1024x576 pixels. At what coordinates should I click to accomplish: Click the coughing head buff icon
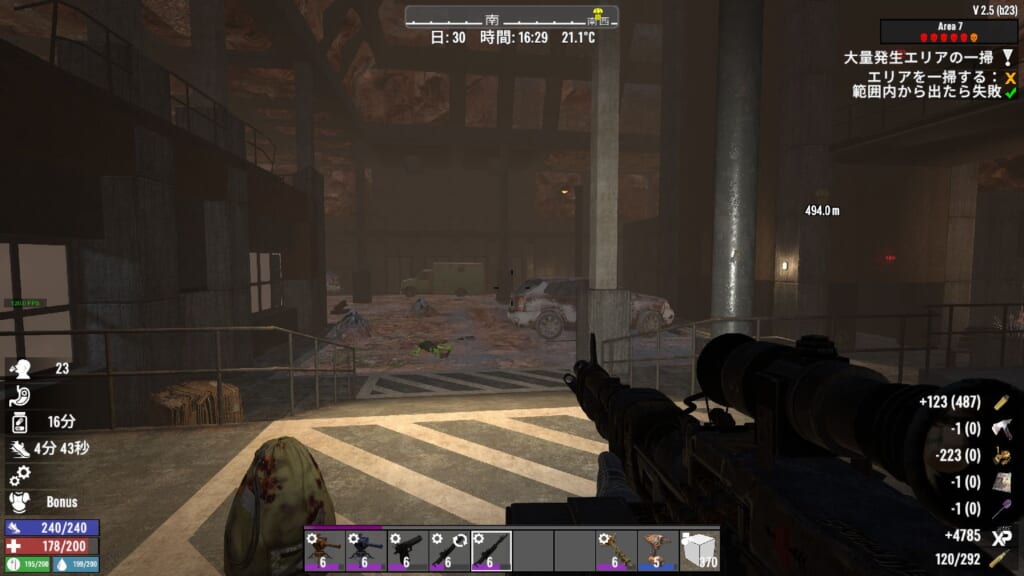point(20,369)
